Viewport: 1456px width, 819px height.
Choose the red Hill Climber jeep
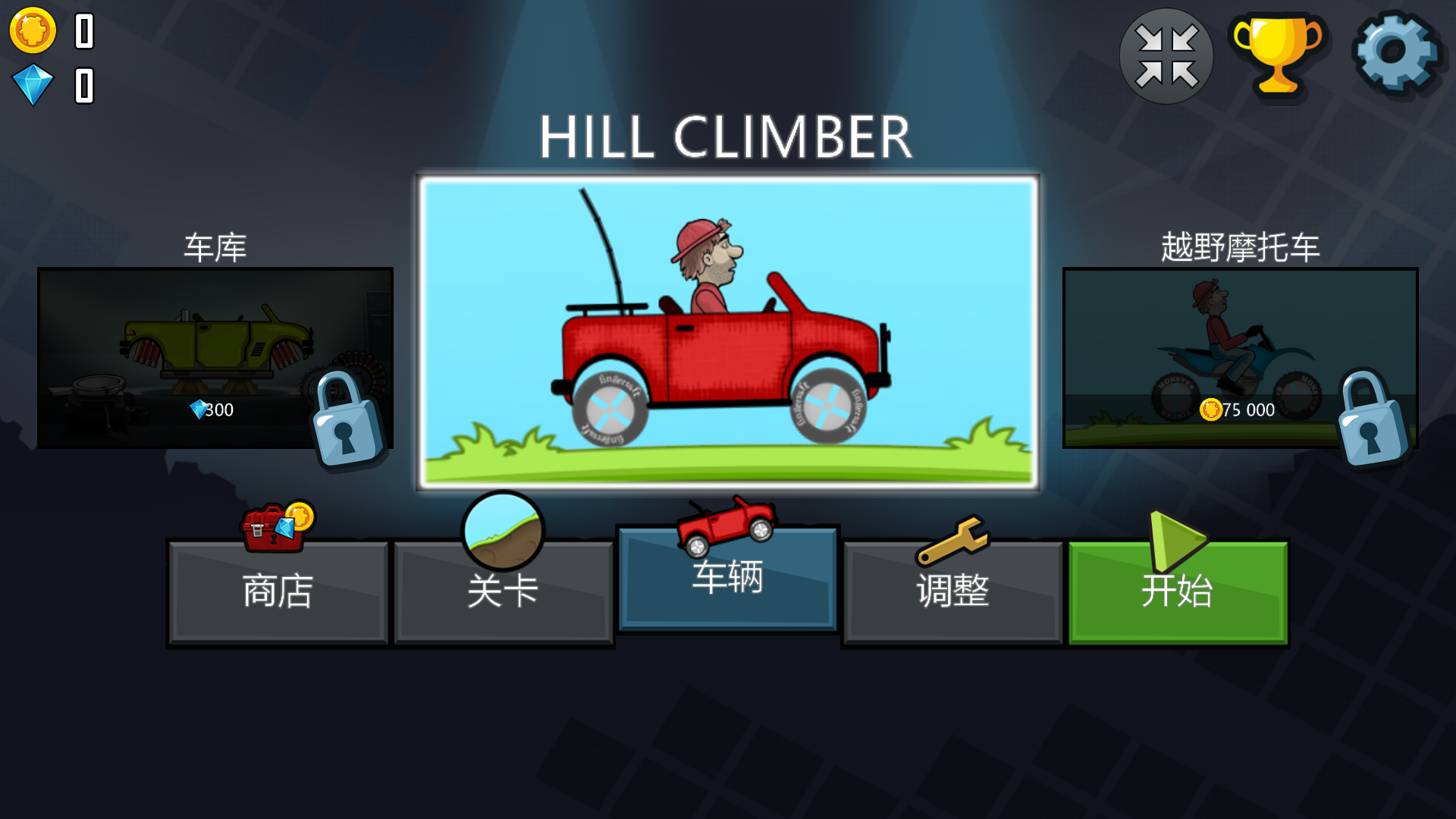728,332
